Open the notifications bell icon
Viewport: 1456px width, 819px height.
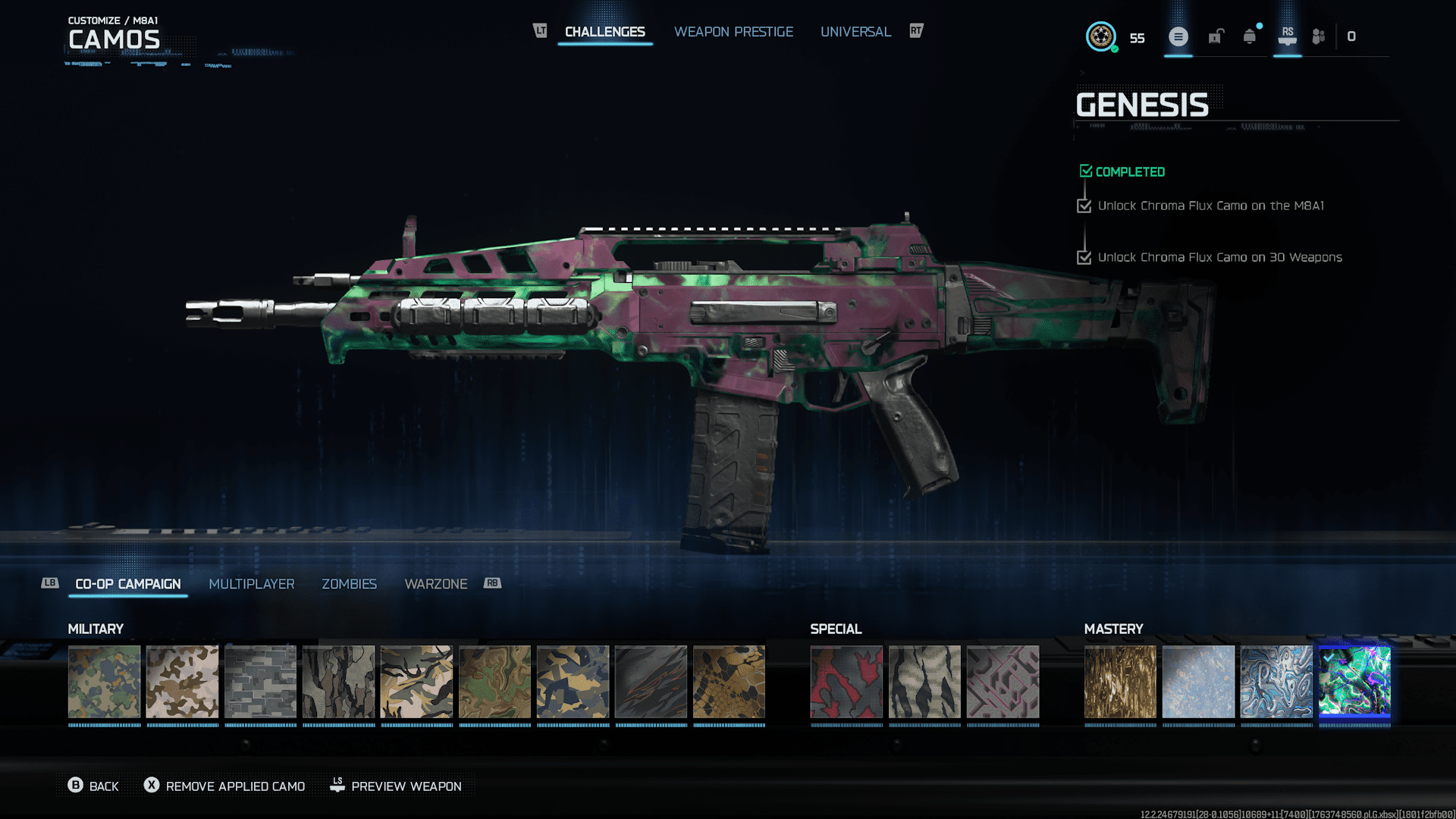(1249, 36)
